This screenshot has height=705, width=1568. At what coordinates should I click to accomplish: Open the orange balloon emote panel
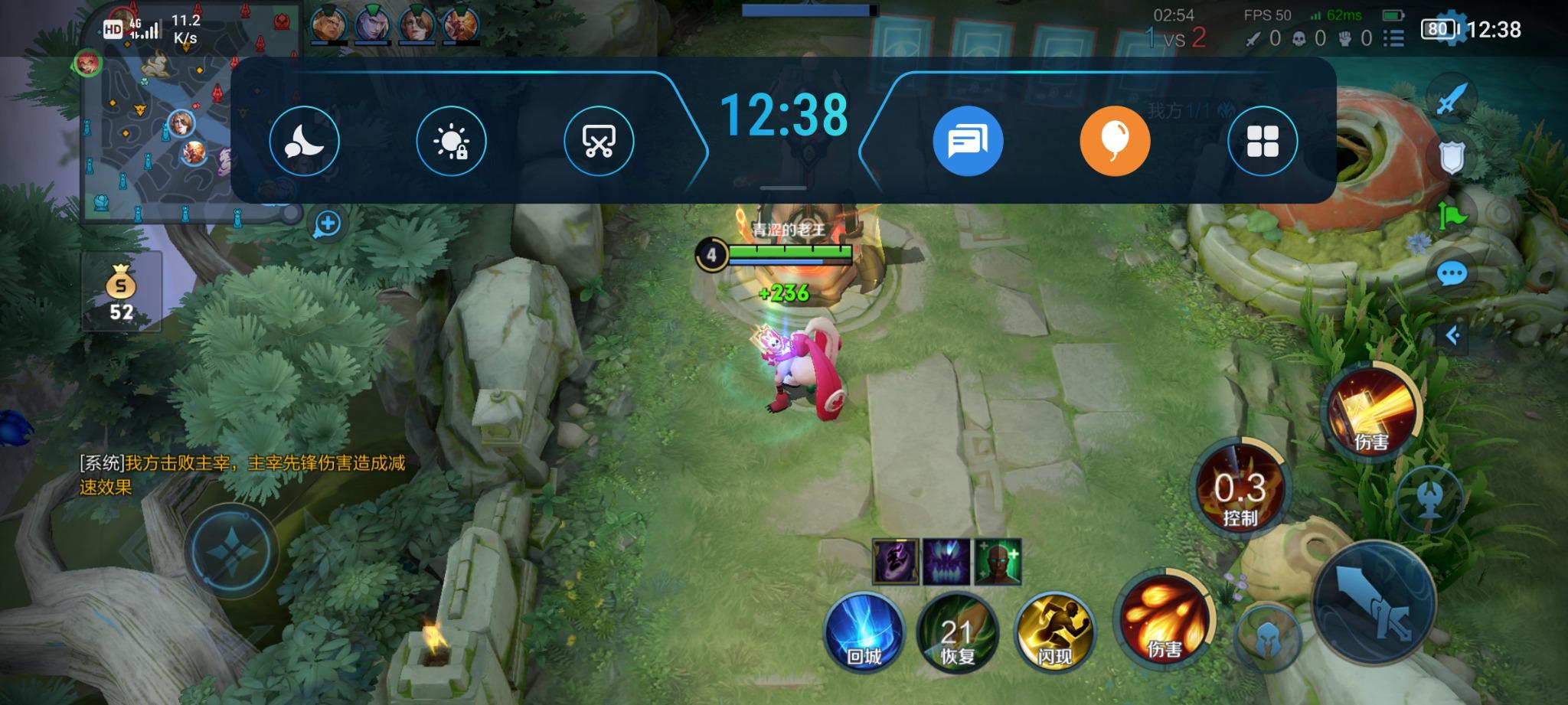click(1114, 140)
